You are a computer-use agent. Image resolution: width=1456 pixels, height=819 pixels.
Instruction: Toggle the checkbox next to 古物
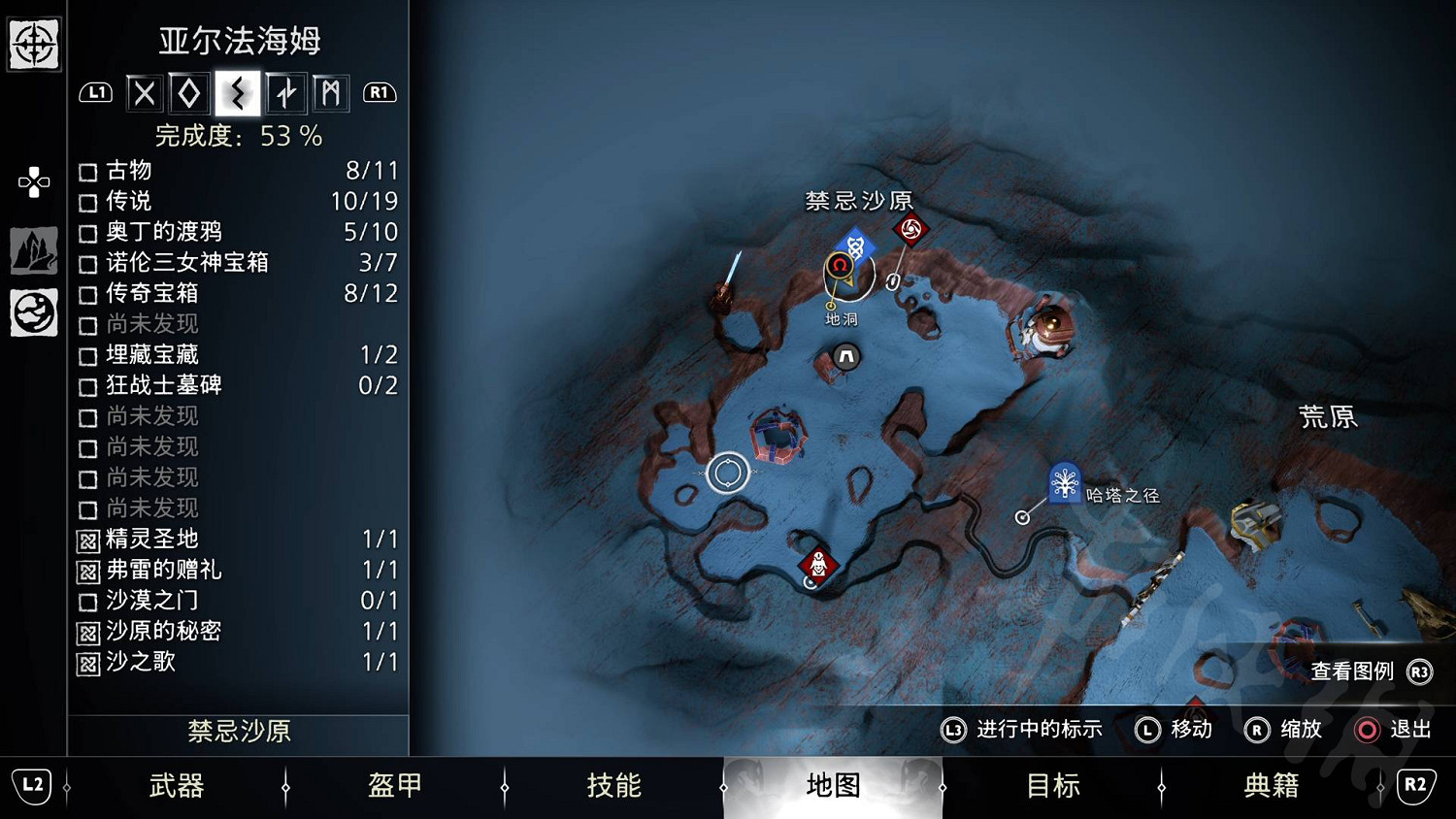tap(86, 171)
